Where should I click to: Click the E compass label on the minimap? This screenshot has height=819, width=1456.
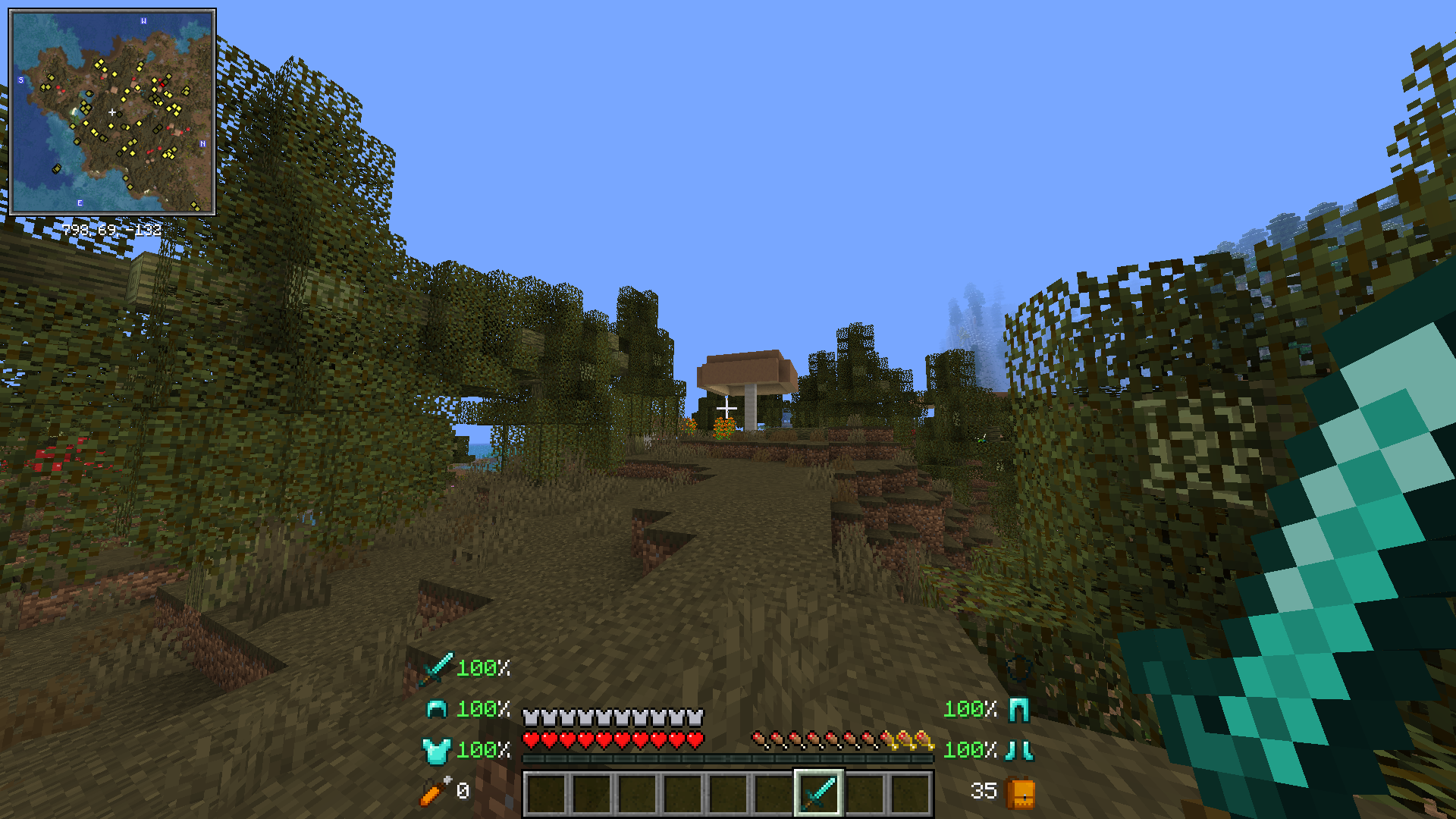point(79,203)
